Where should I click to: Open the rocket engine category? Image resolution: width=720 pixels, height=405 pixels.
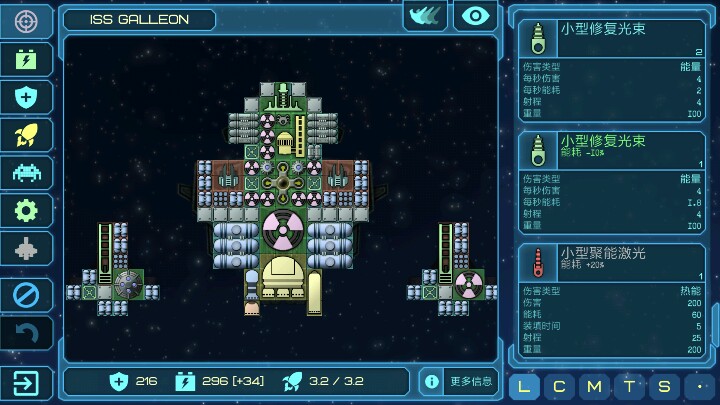click(x=26, y=135)
